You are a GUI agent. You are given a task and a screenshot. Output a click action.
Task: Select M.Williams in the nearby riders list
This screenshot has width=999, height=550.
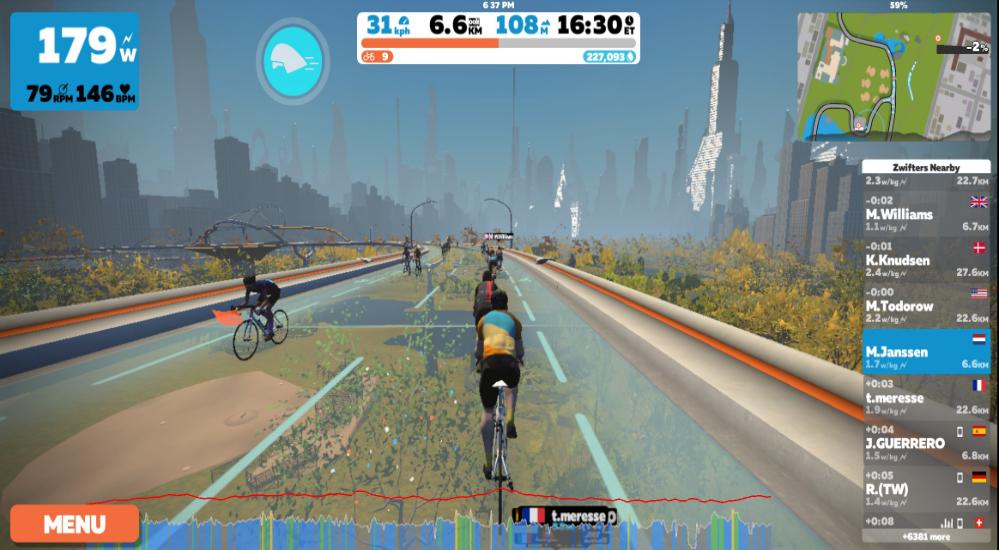(x=926, y=214)
